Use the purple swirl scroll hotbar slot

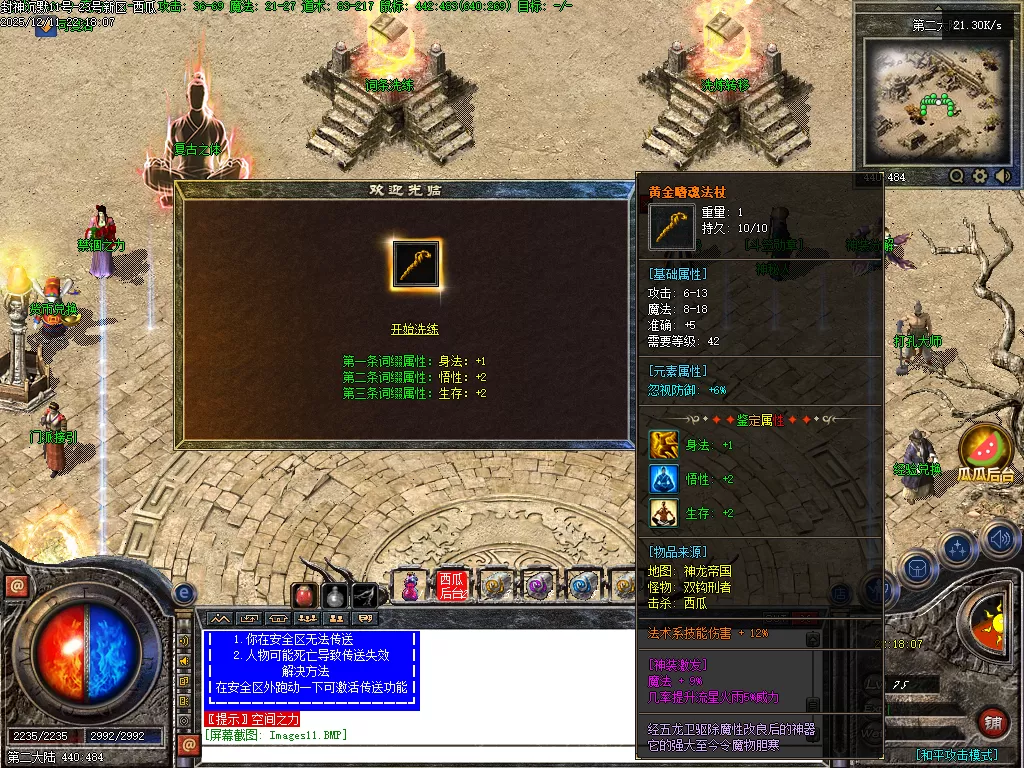[x=539, y=586]
